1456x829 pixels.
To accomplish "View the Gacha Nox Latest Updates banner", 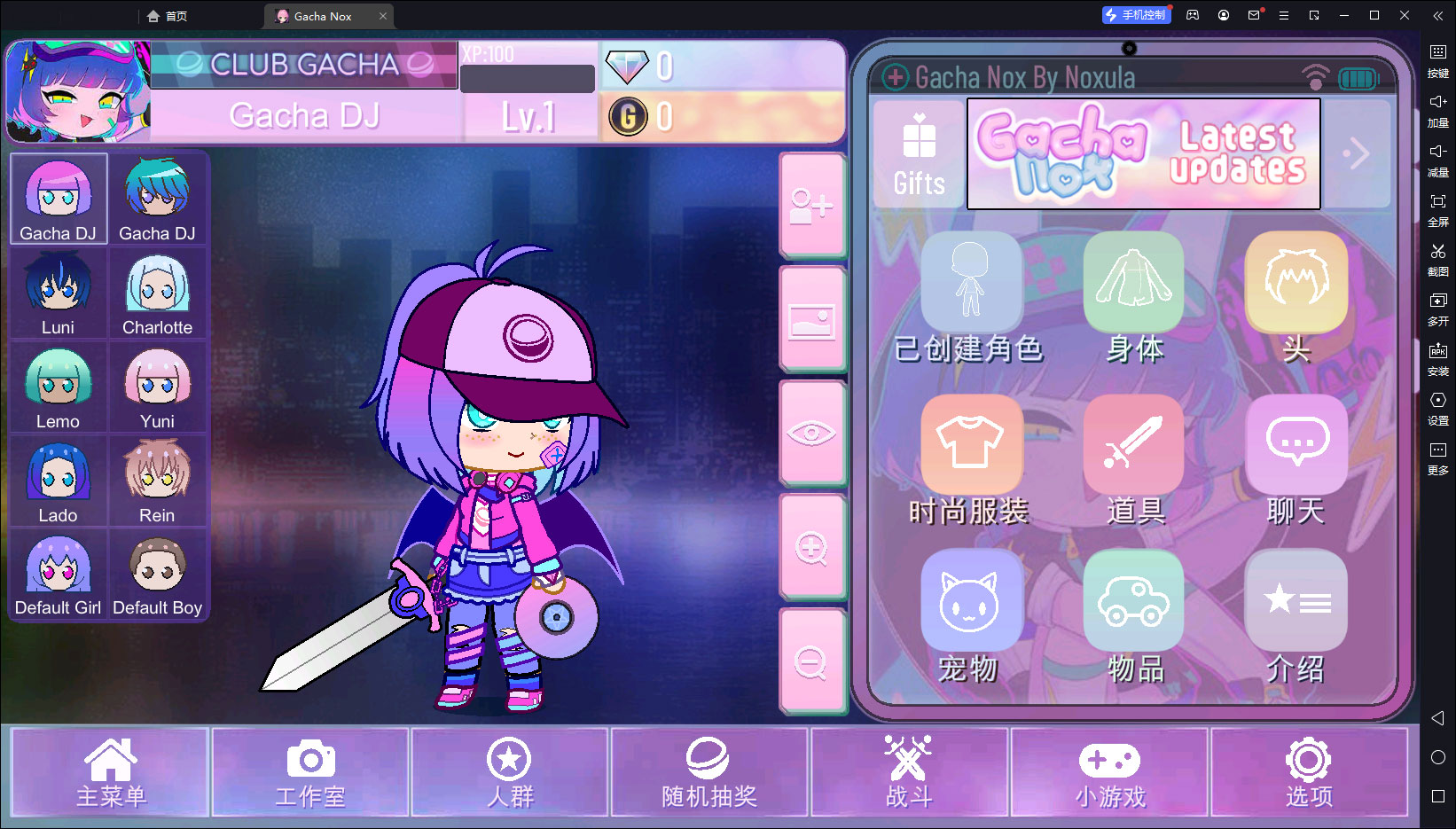I will pyautogui.click(x=1143, y=154).
